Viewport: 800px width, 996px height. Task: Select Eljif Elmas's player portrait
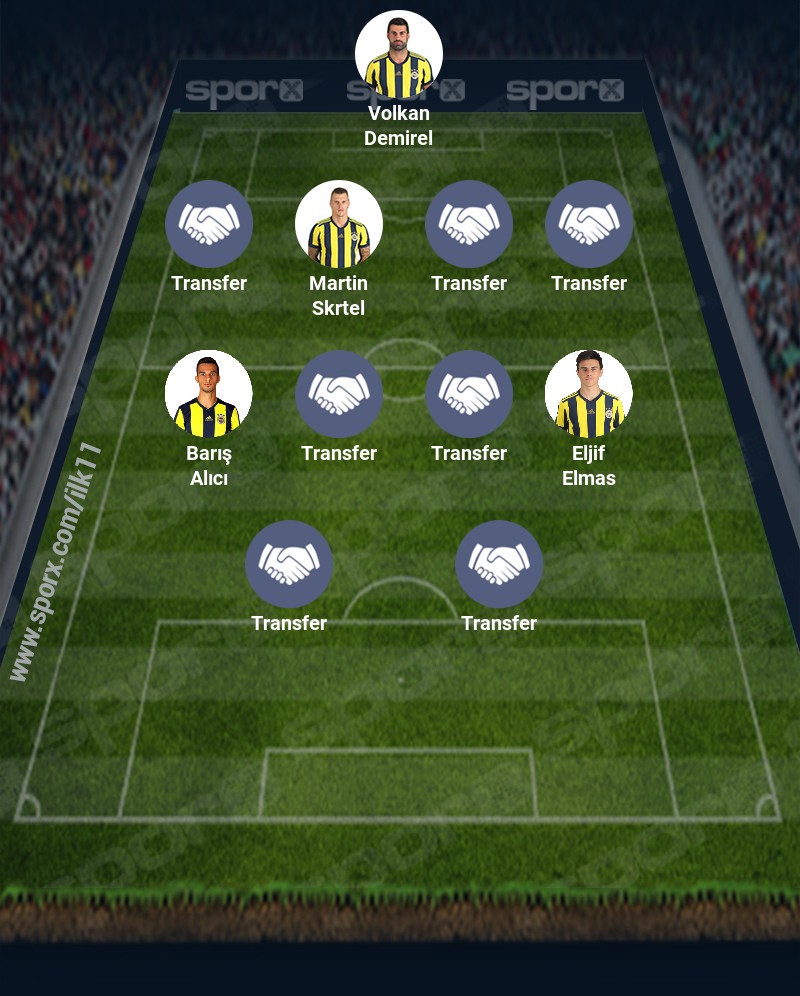[589, 394]
